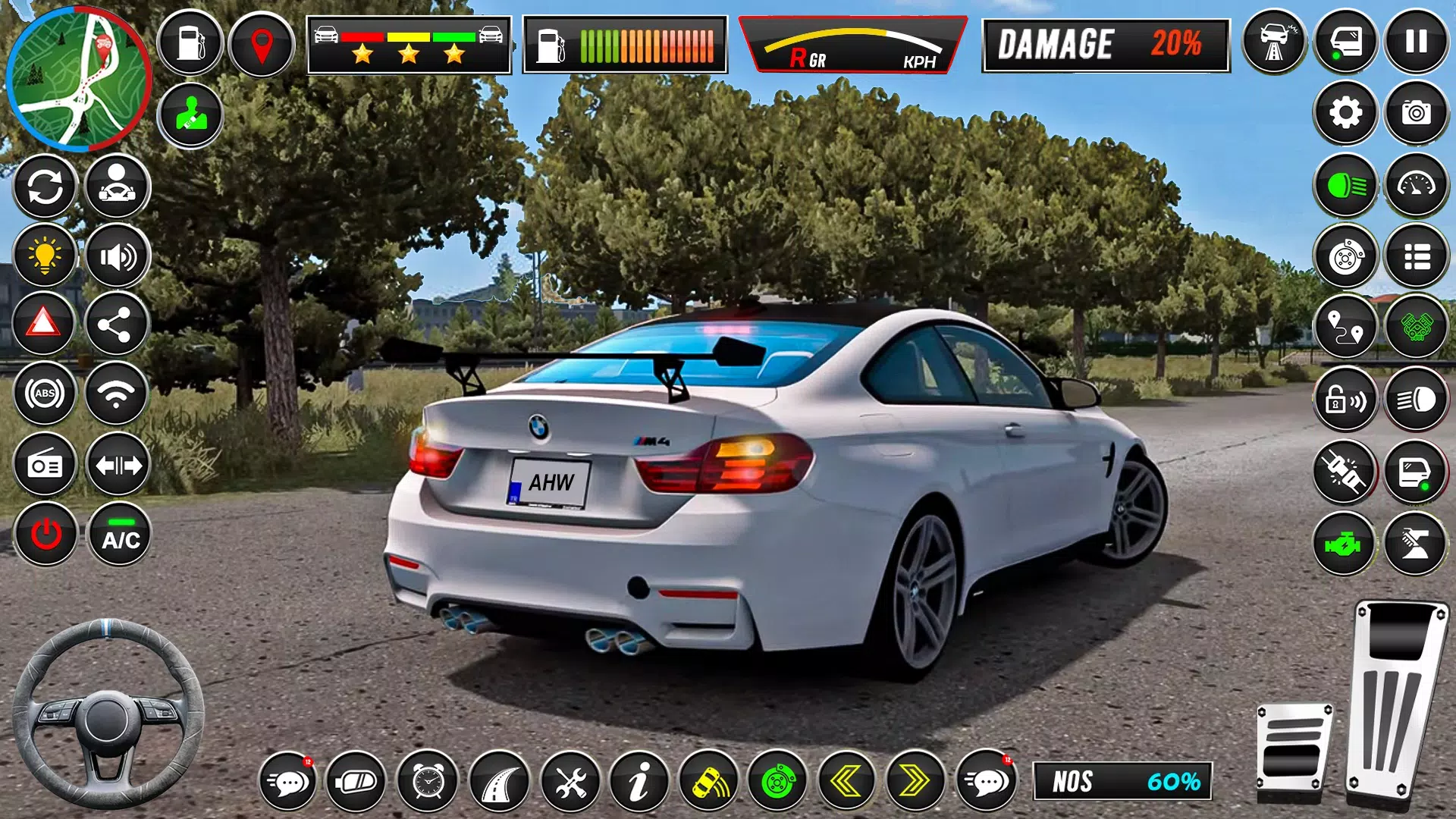Viewport: 1456px width, 819px height.
Task: Turn on the hazard triangle lights
Action: [x=44, y=324]
